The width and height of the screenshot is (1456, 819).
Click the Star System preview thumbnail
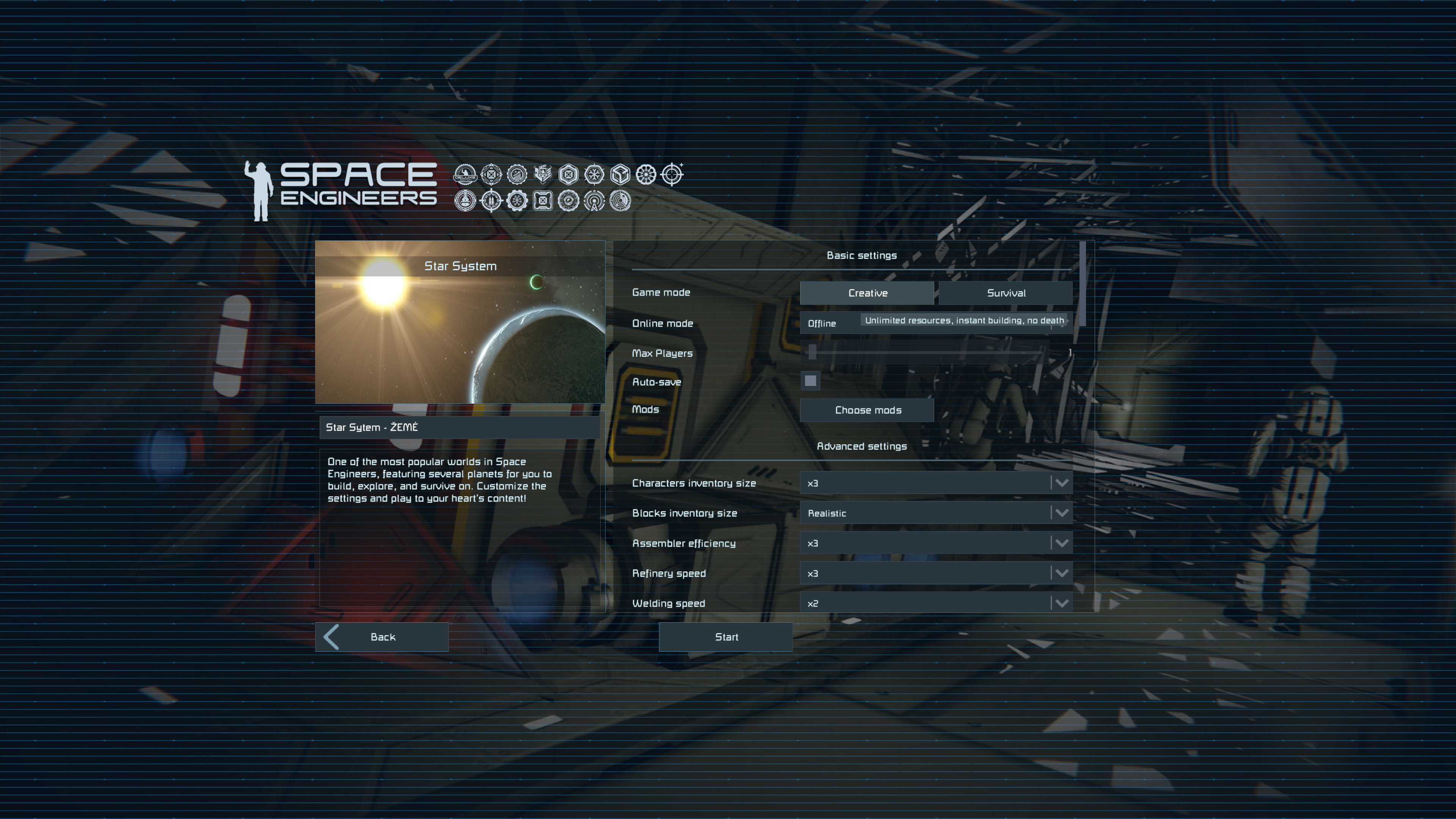460,322
